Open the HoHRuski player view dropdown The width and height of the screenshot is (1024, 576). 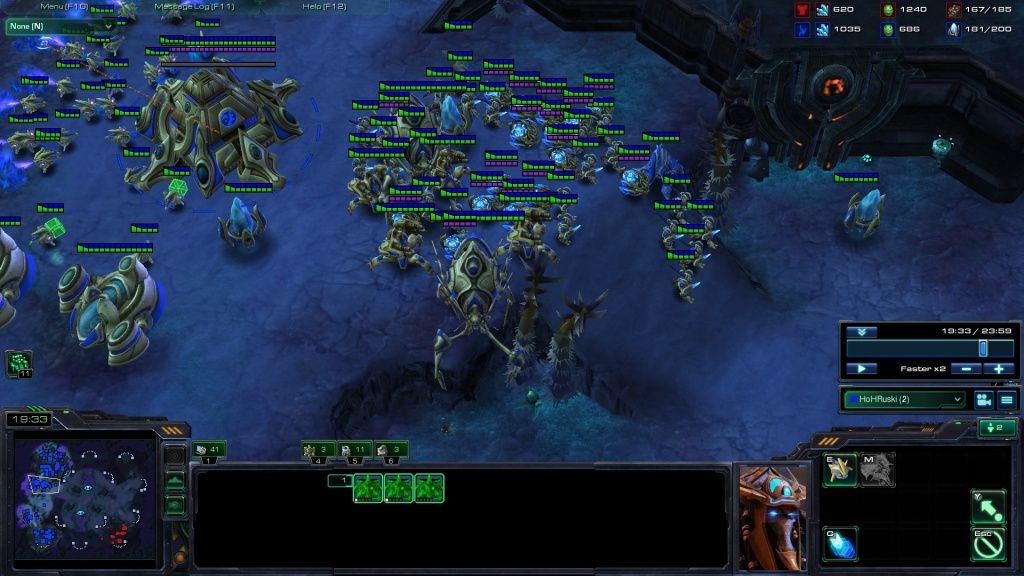[905, 399]
